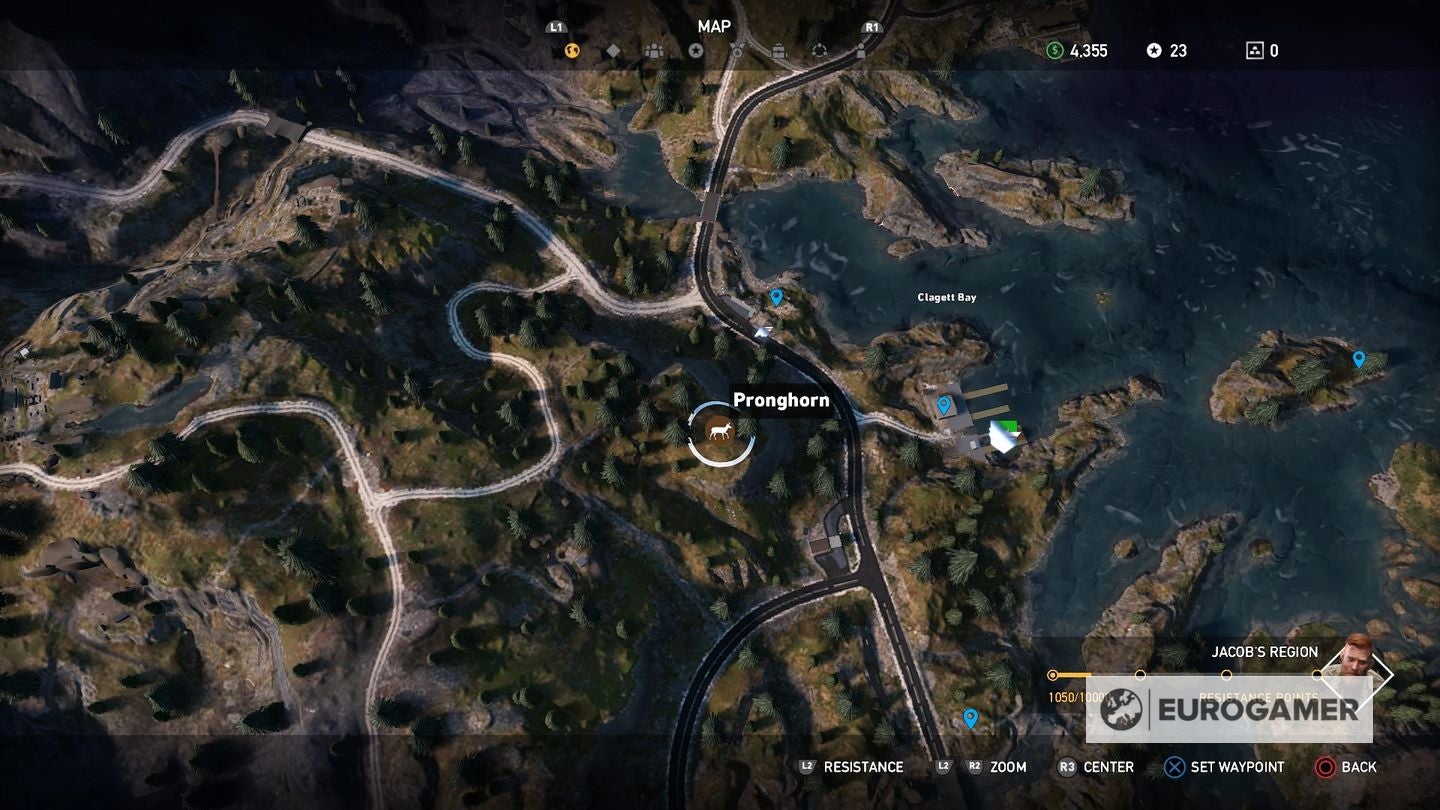Select the yellow Map tab icon
This screenshot has height=810, width=1440.
[x=570, y=50]
